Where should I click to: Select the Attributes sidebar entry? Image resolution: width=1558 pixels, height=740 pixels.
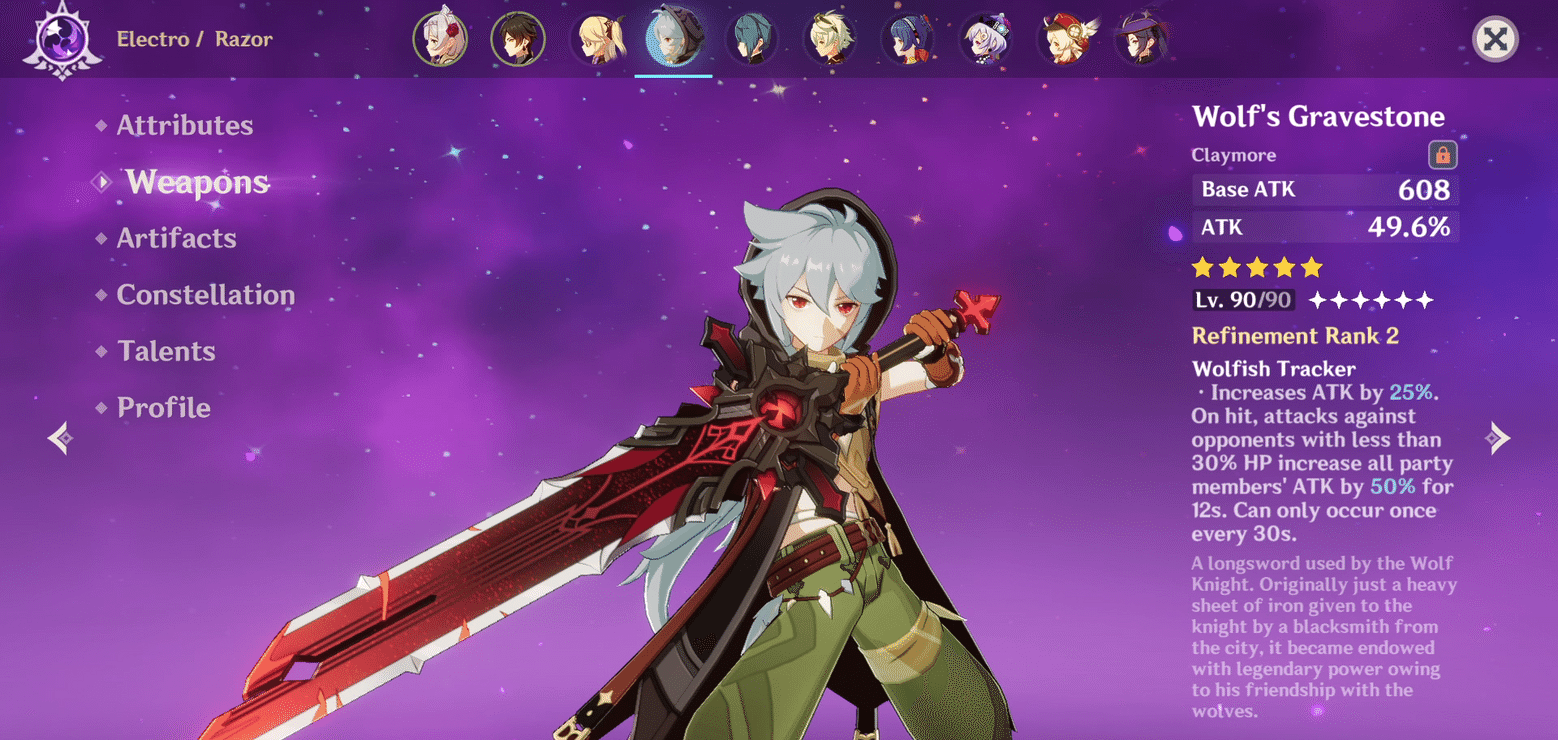184,125
